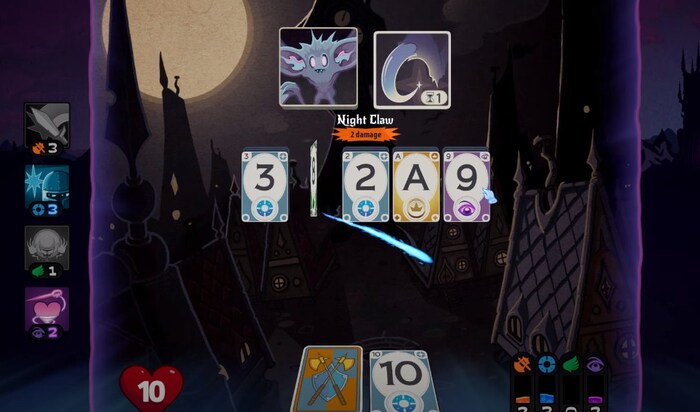Select the sword attack ability icon
This screenshot has width=700, height=412.
(x=47, y=123)
